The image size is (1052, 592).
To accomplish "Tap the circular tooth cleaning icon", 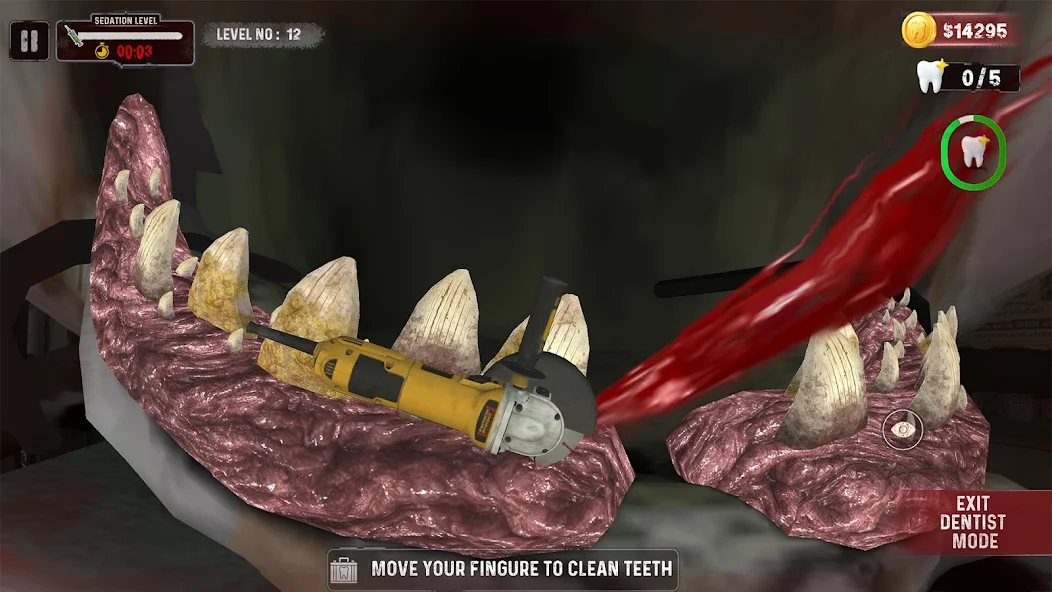I will 972,152.
